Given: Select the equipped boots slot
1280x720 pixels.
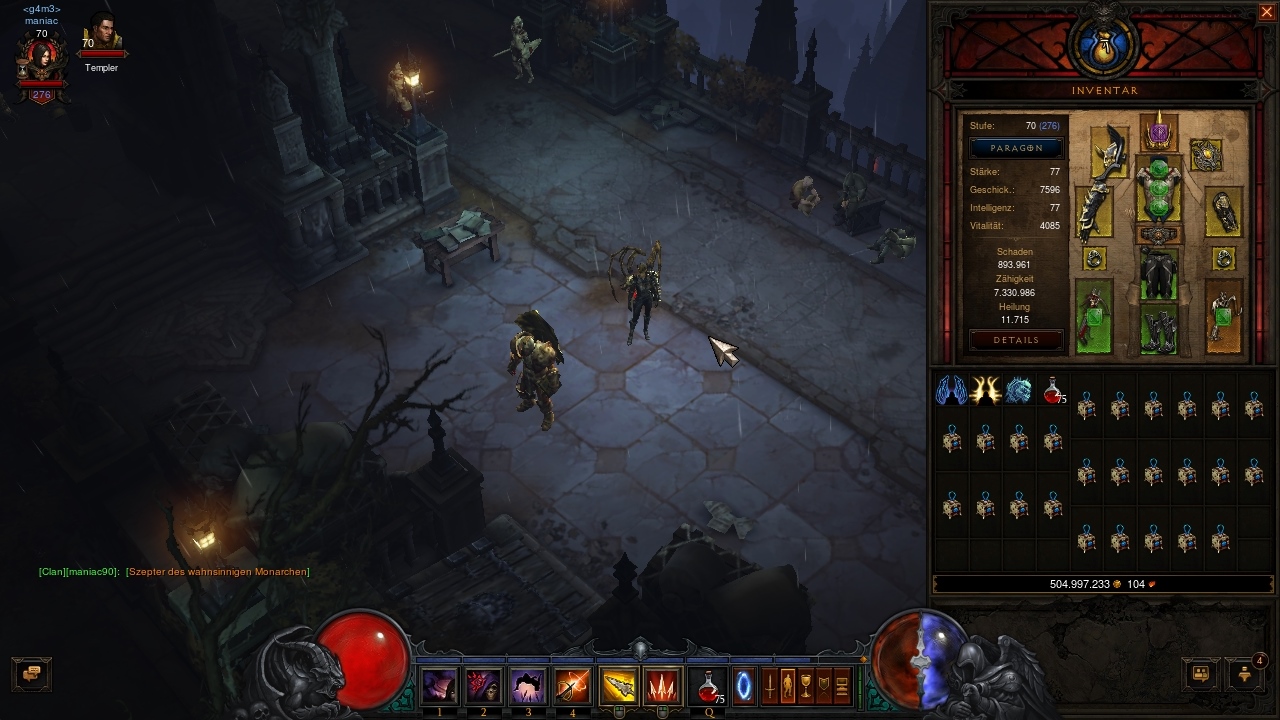Looking at the screenshot, I should pyautogui.click(x=1158, y=331).
